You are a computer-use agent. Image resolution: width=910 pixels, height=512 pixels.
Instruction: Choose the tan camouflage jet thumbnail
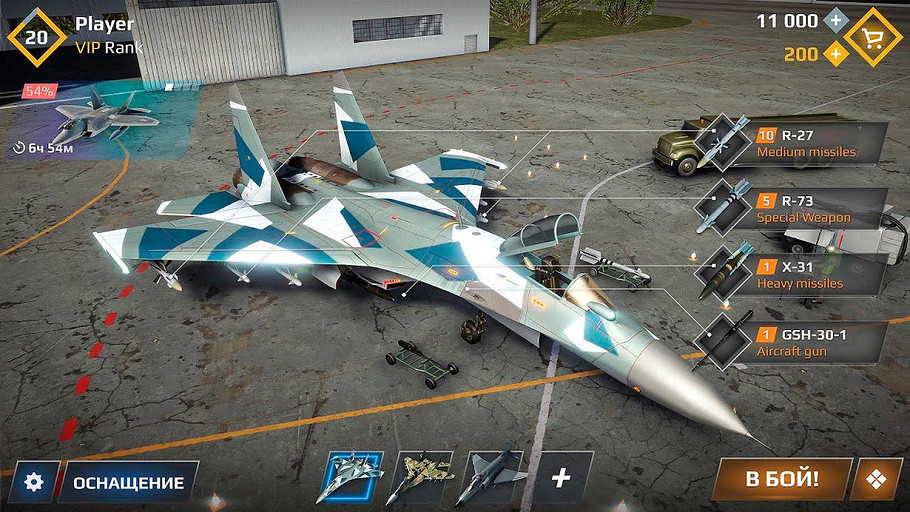(x=420, y=478)
